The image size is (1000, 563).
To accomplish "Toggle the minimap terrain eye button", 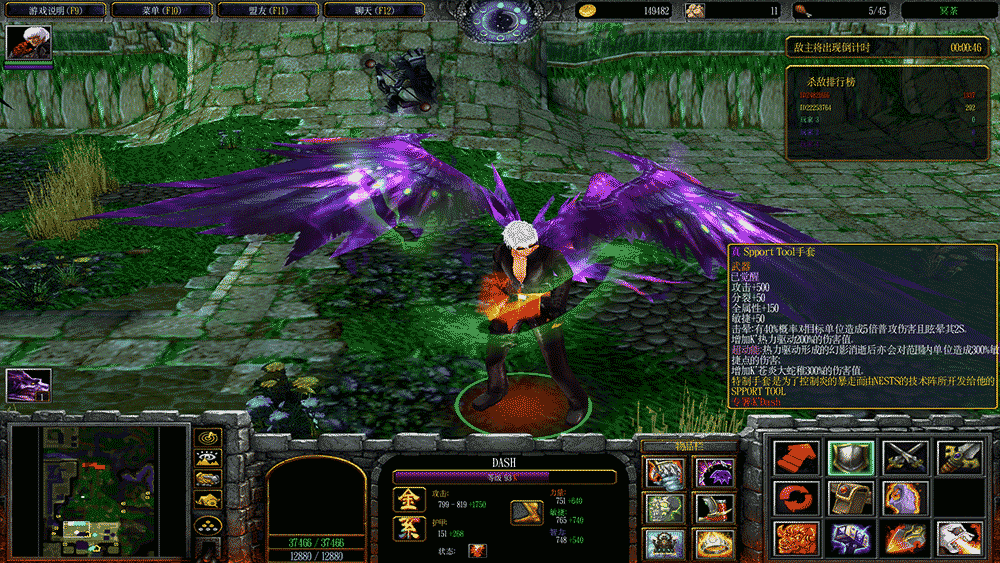I will 209,459.
